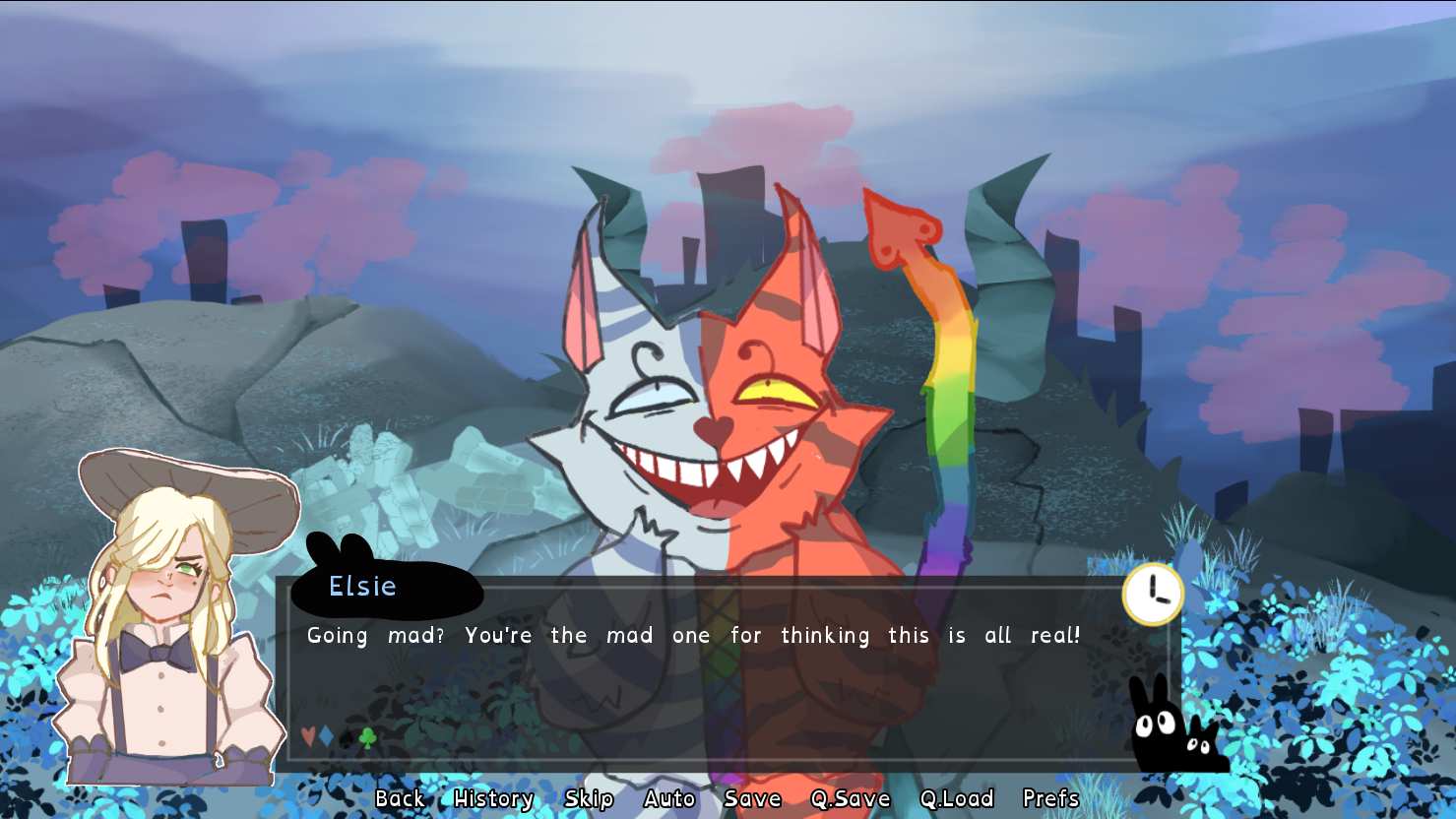Image resolution: width=1456 pixels, height=819 pixels.
Task: Click the green club suit icon
Action: tap(366, 737)
